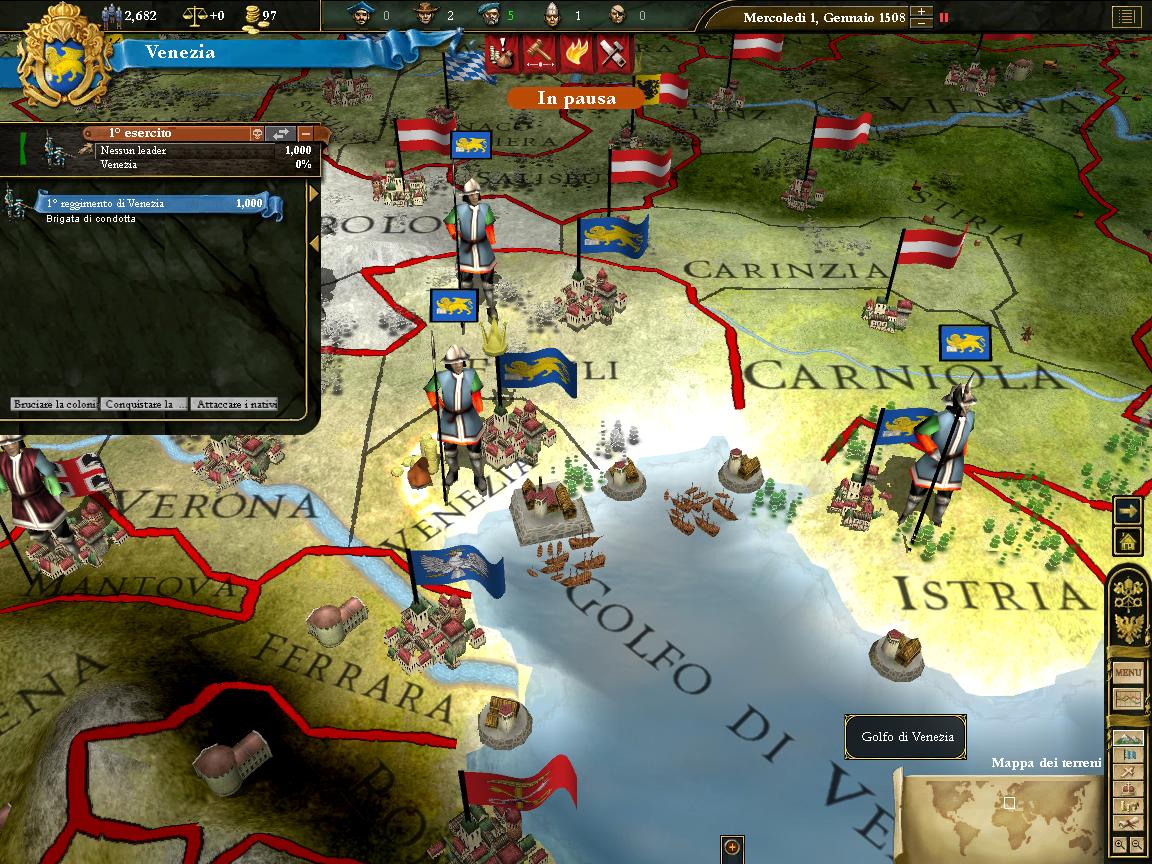Click the money bag alert icon
This screenshot has height=864, width=1152.
coord(503,52)
